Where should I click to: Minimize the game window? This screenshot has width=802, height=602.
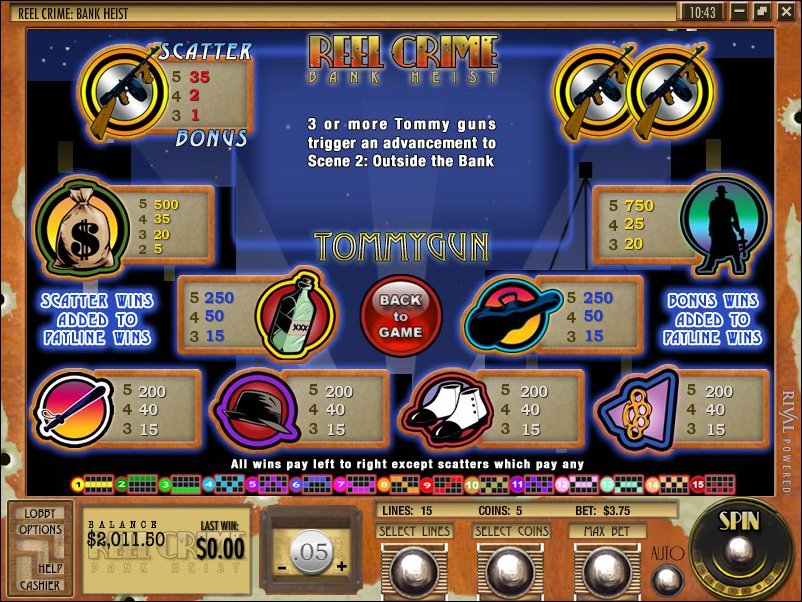(740, 11)
